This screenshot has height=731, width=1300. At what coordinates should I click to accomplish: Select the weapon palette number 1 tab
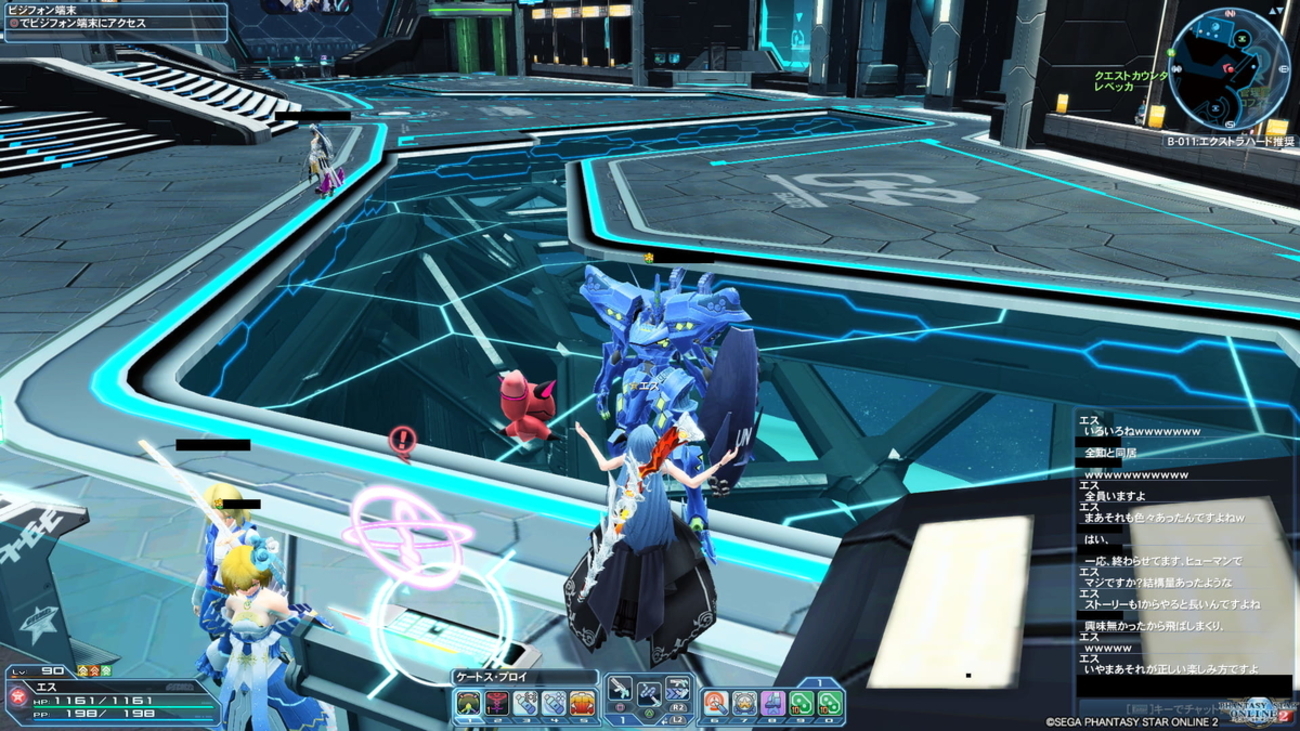[x=622, y=720]
